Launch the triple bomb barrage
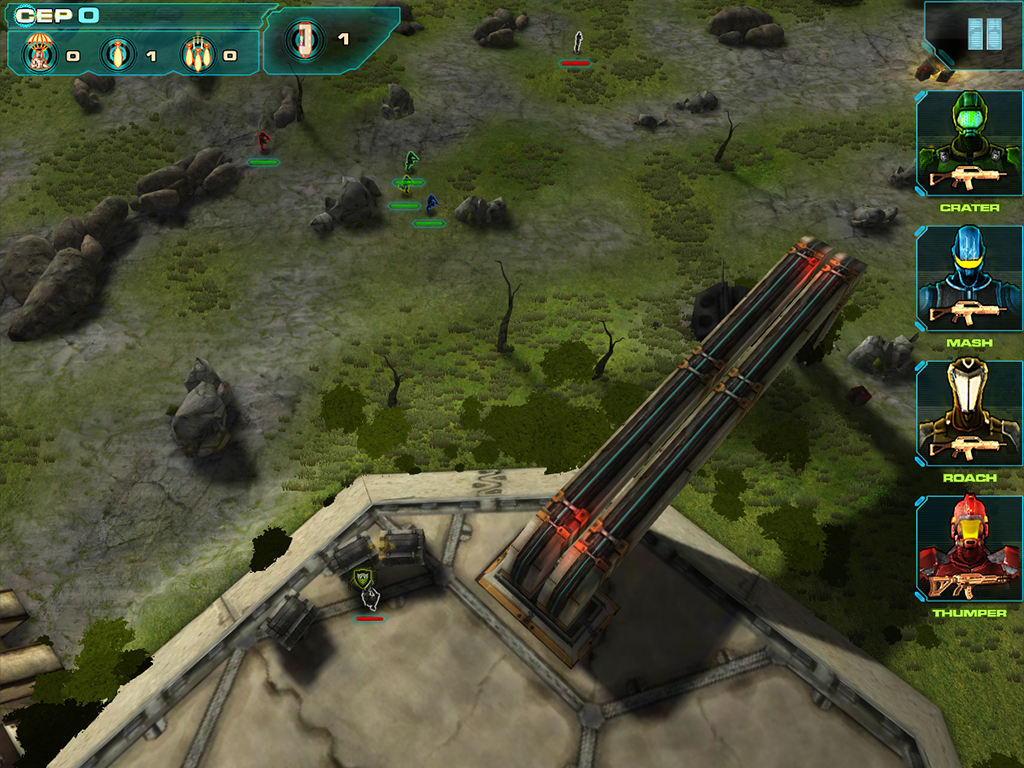This screenshot has width=1024, height=768. 197,53
